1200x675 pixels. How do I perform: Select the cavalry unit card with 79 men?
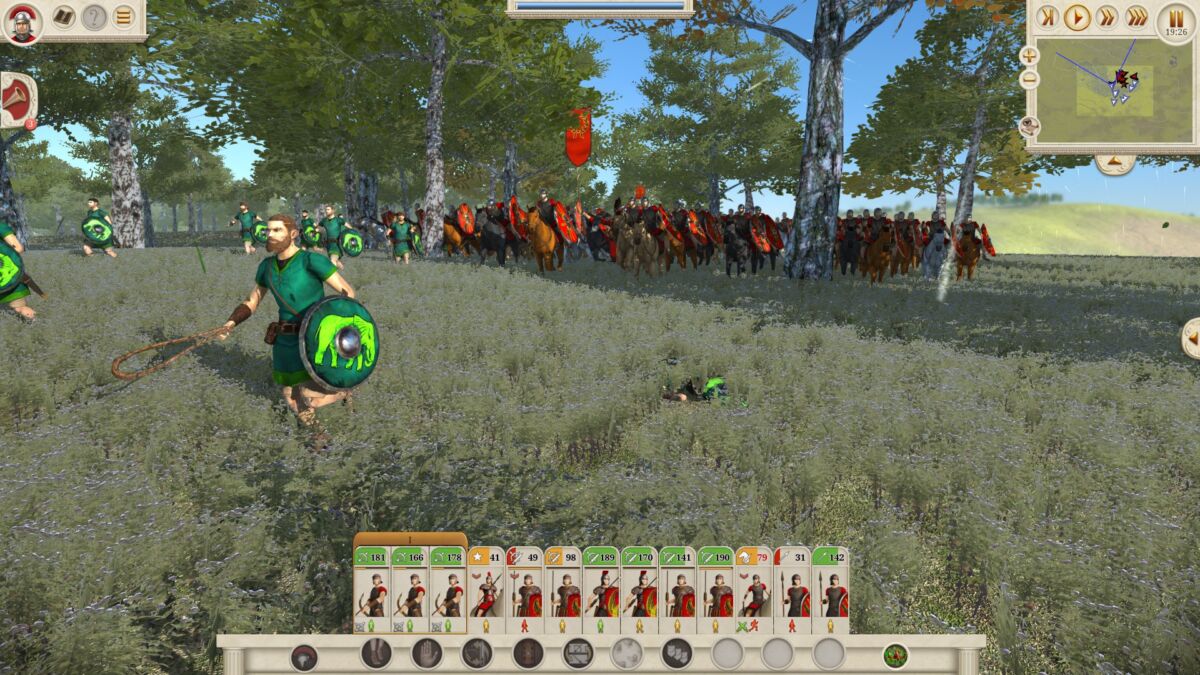coord(753,590)
